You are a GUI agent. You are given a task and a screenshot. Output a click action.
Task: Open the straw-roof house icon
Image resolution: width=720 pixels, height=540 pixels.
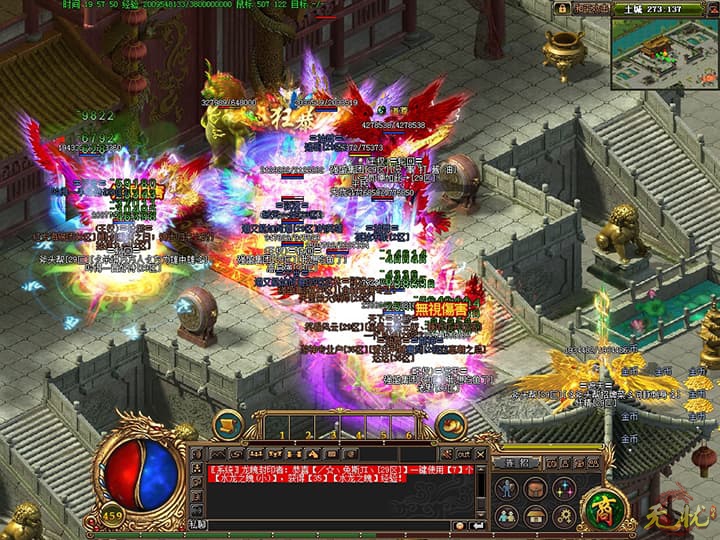click(x=536, y=516)
